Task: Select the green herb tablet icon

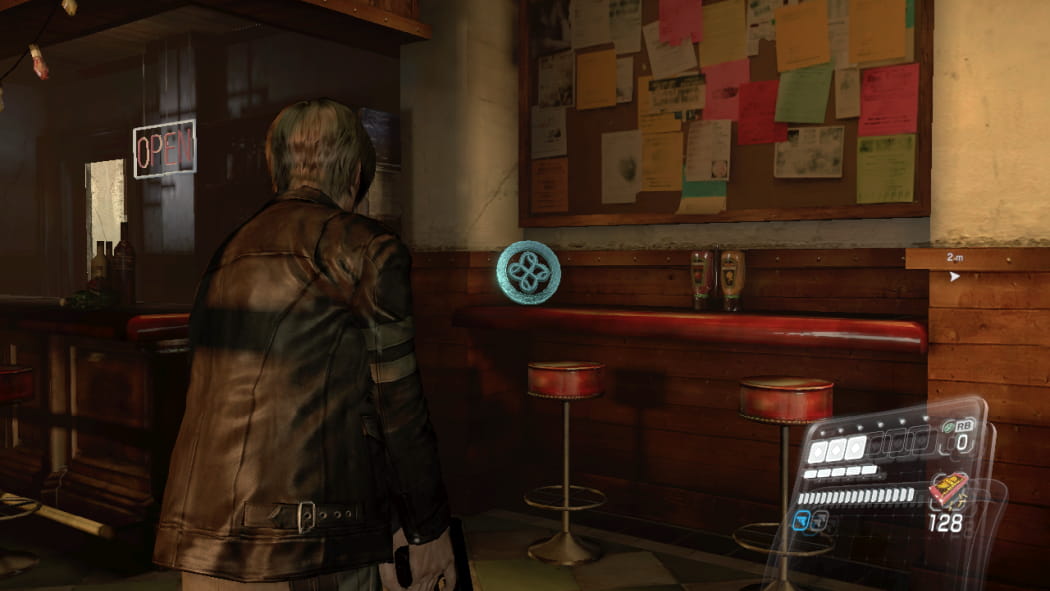Action: point(949,427)
